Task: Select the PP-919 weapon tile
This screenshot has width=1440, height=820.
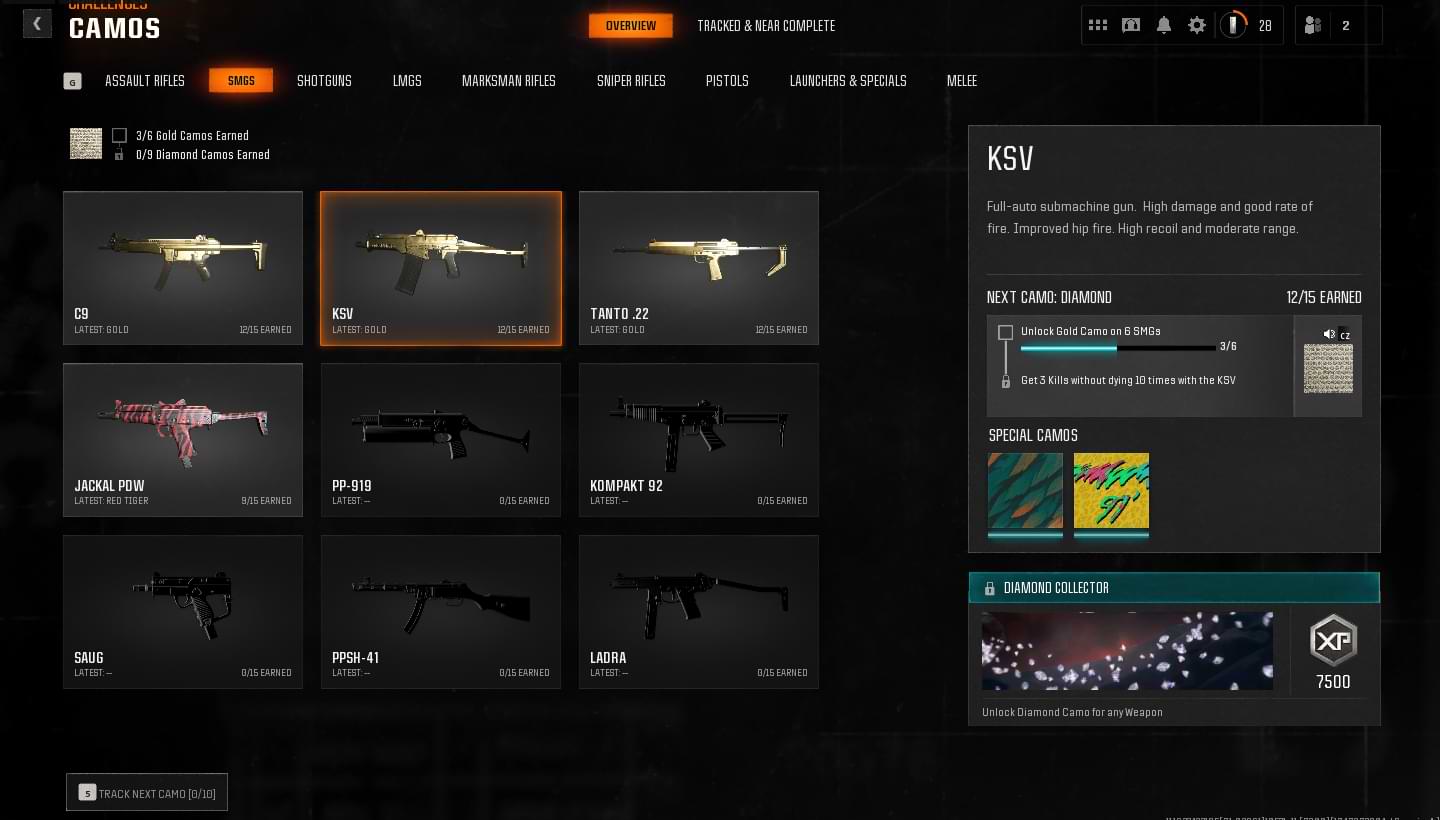Action: (x=441, y=440)
